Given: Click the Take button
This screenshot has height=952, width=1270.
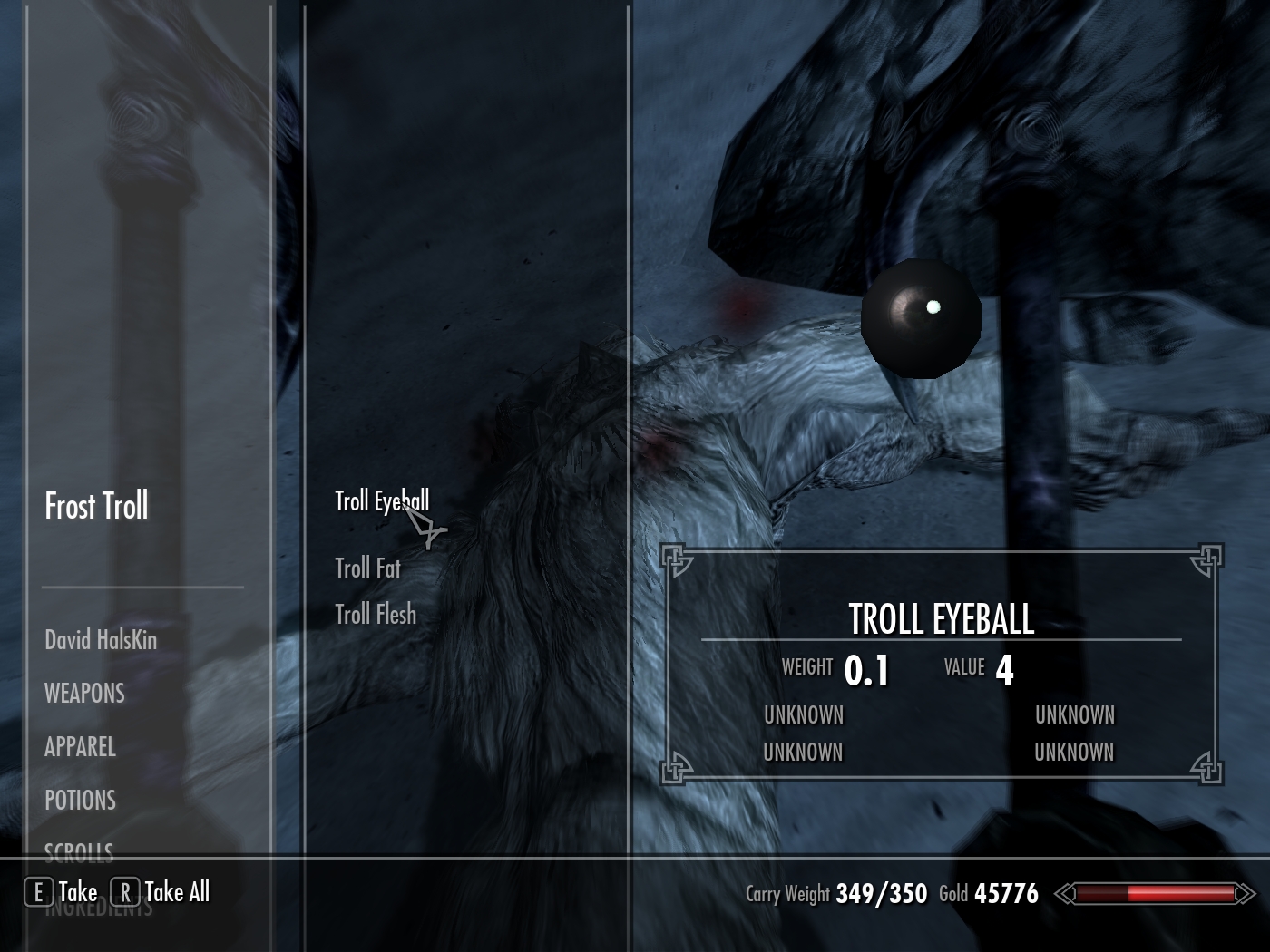Looking at the screenshot, I should (x=62, y=892).
